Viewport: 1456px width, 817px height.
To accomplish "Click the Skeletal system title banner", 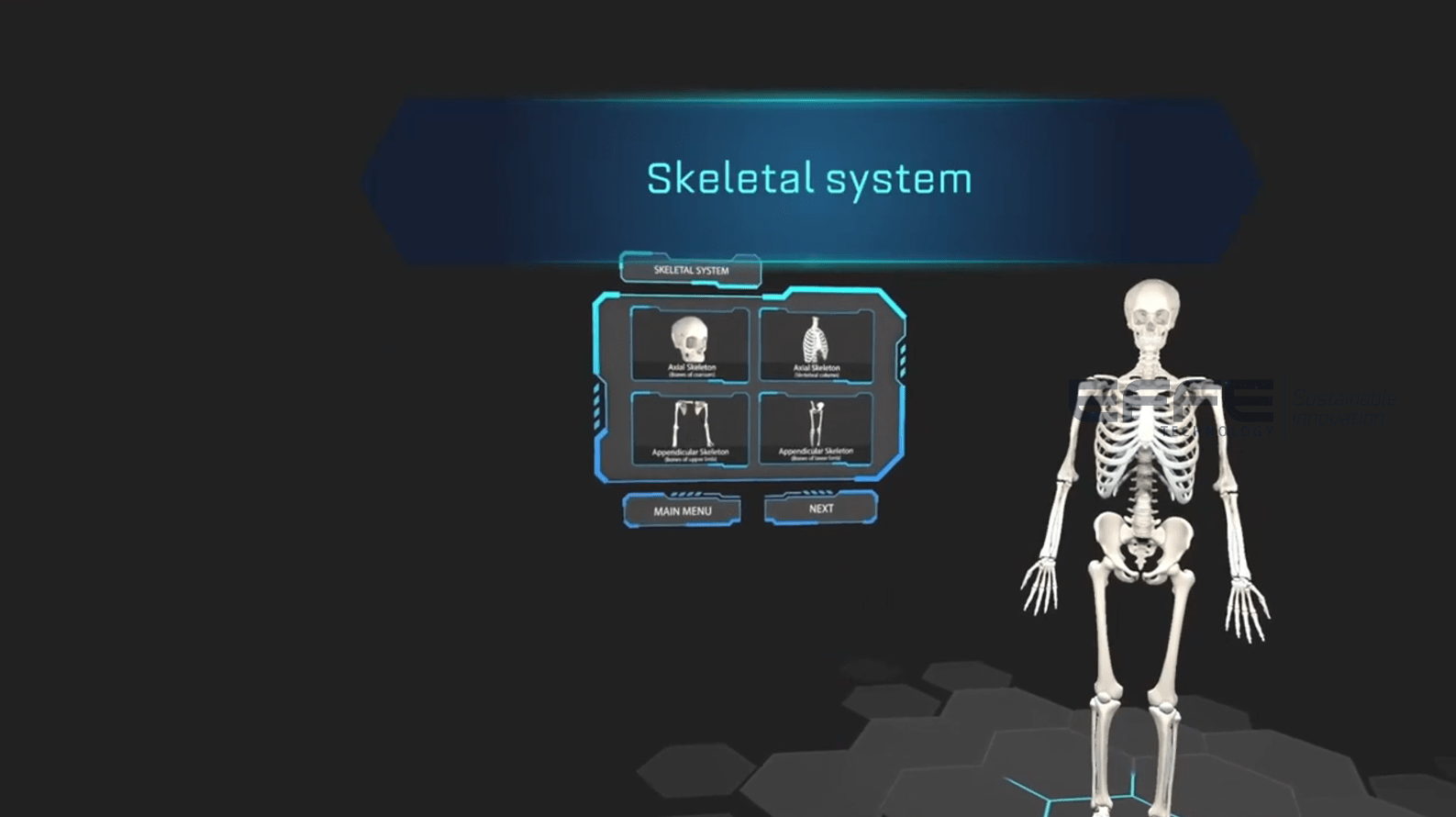I will pyautogui.click(x=807, y=176).
